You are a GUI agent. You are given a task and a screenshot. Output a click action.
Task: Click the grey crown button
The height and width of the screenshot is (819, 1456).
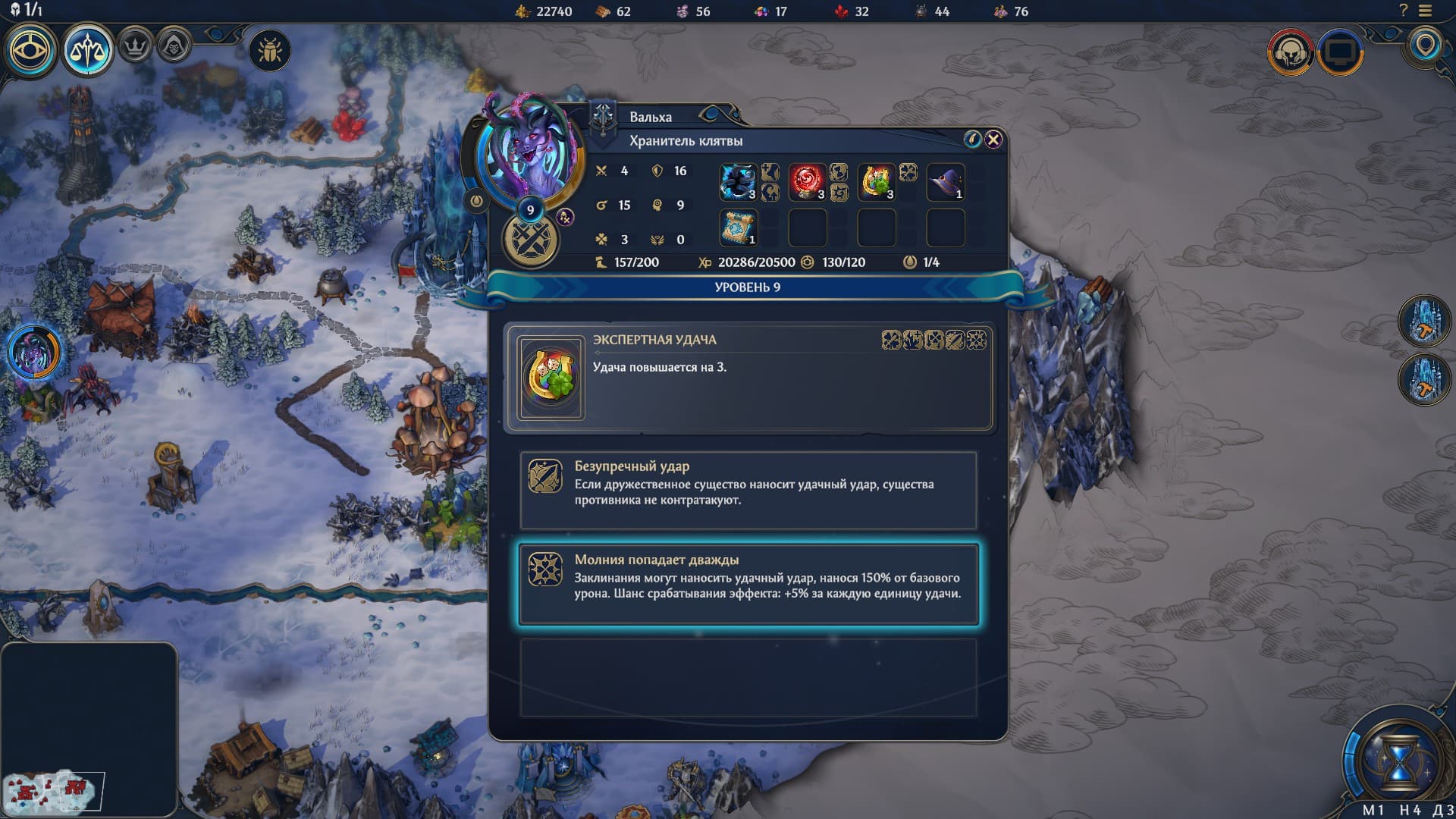pyautogui.click(x=136, y=48)
